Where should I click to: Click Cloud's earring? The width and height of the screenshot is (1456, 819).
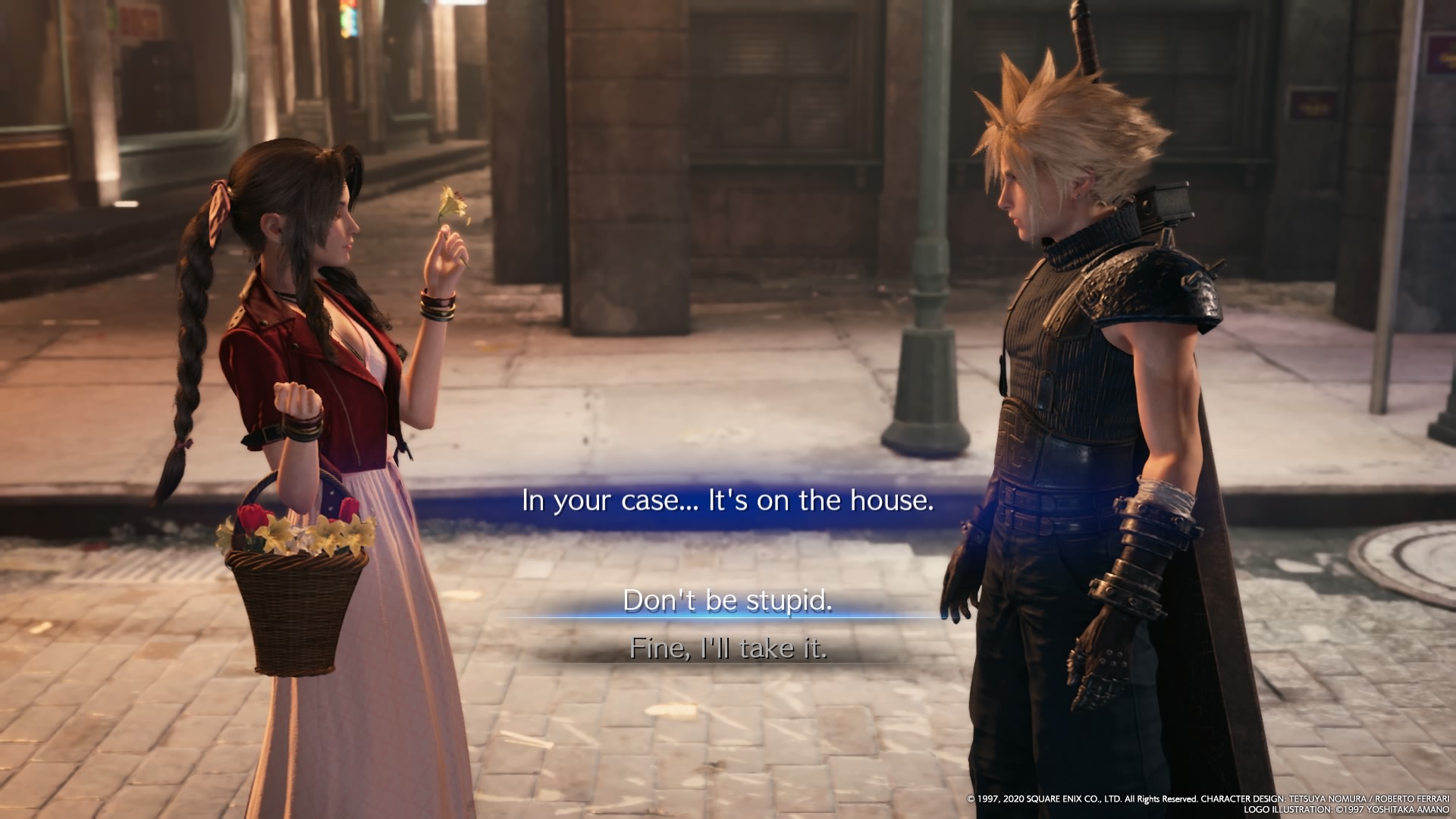(1076, 195)
